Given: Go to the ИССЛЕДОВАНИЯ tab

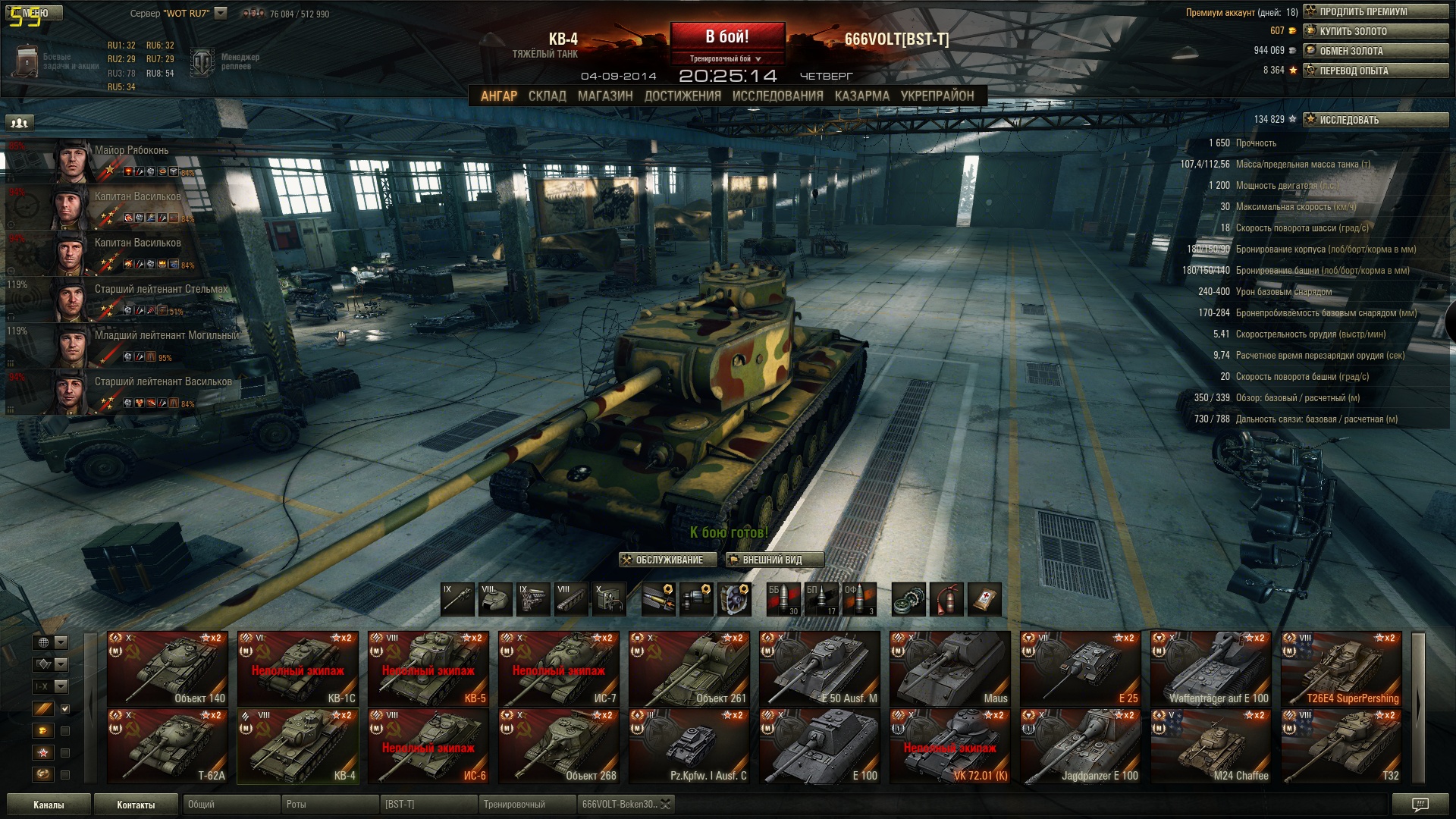Looking at the screenshot, I should pyautogui.click(x=777, y=96).
